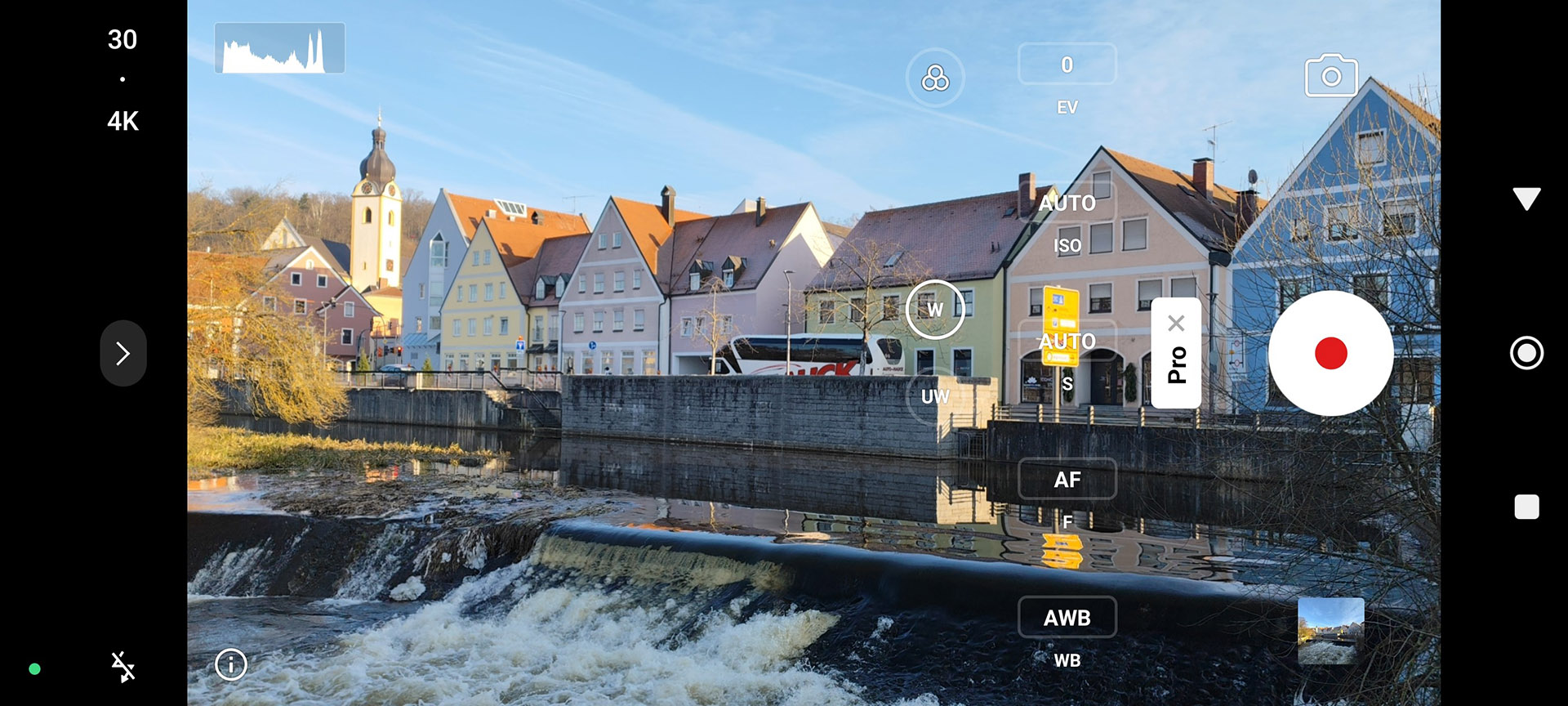The width and height of the screenshot is (1568, 706).
Task: Tap the histogram display
Action: (x=279, y=48)
